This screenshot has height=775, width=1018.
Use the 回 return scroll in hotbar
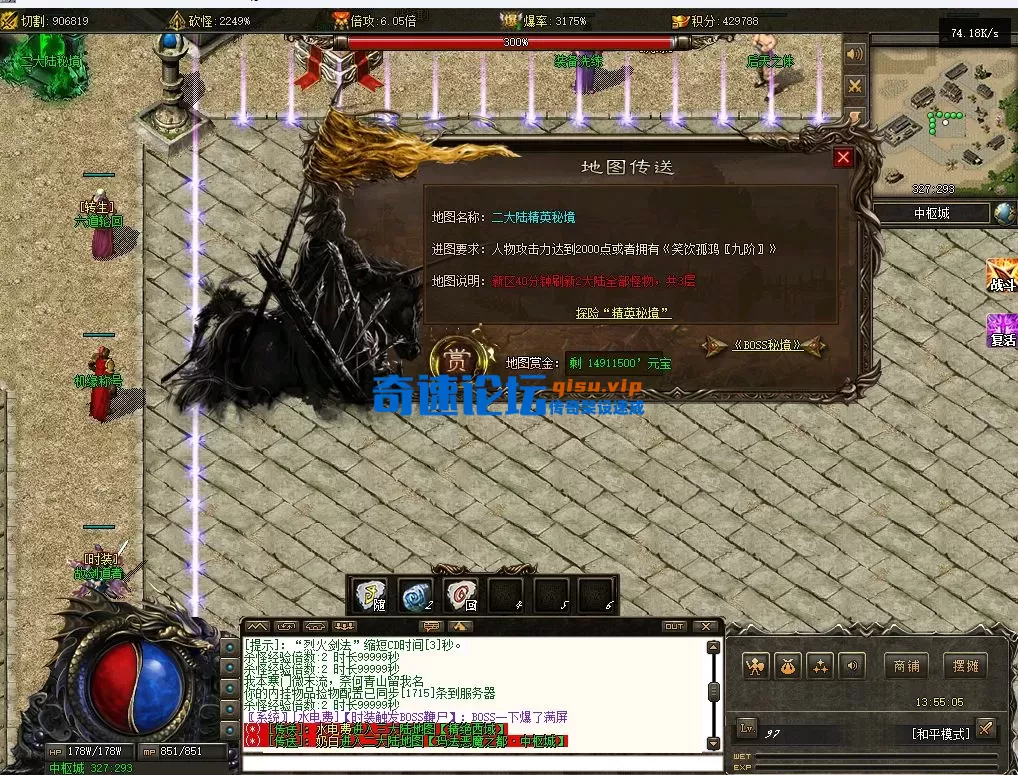coord(461,595)
